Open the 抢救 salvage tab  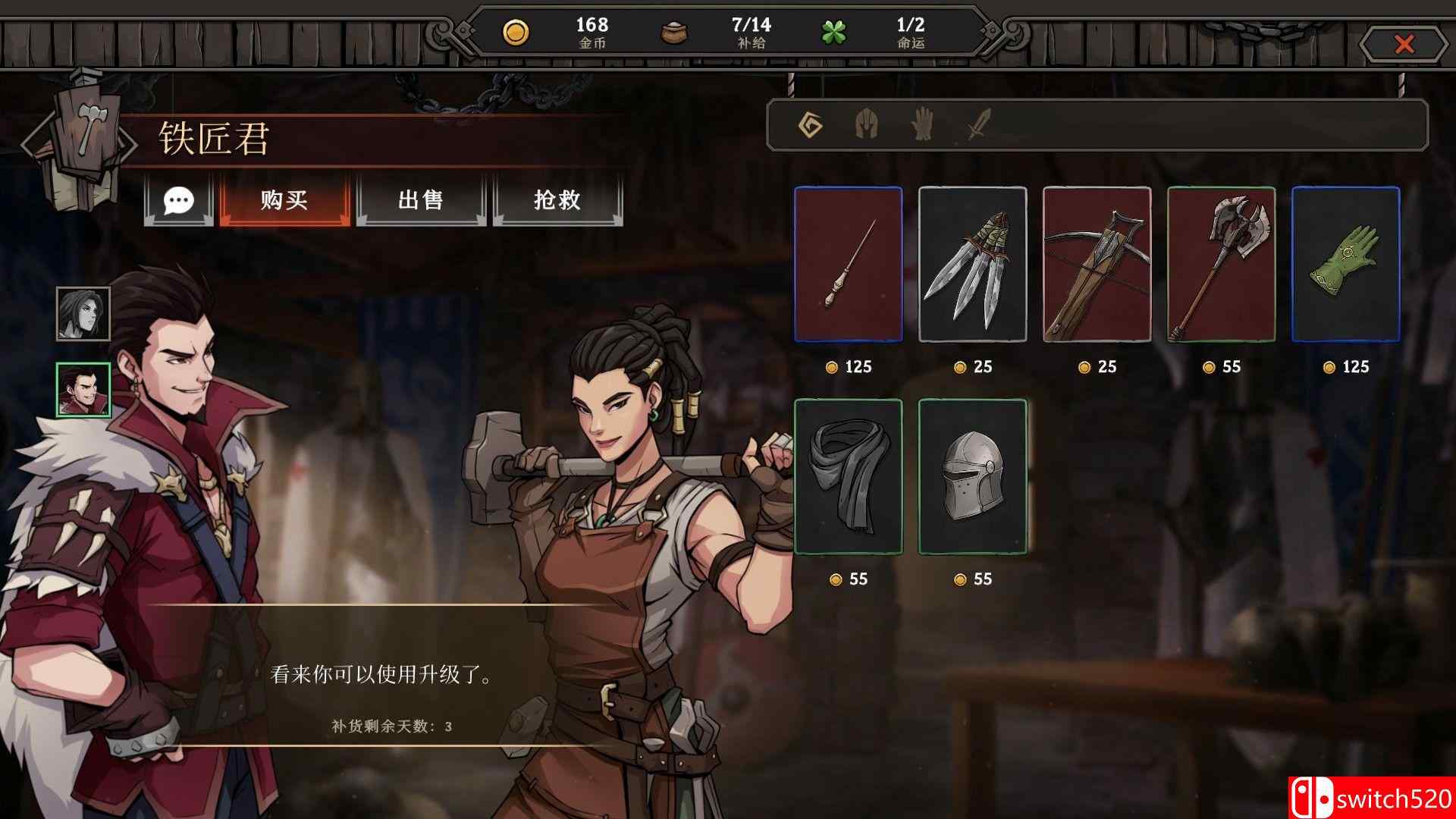pos(557,201)
